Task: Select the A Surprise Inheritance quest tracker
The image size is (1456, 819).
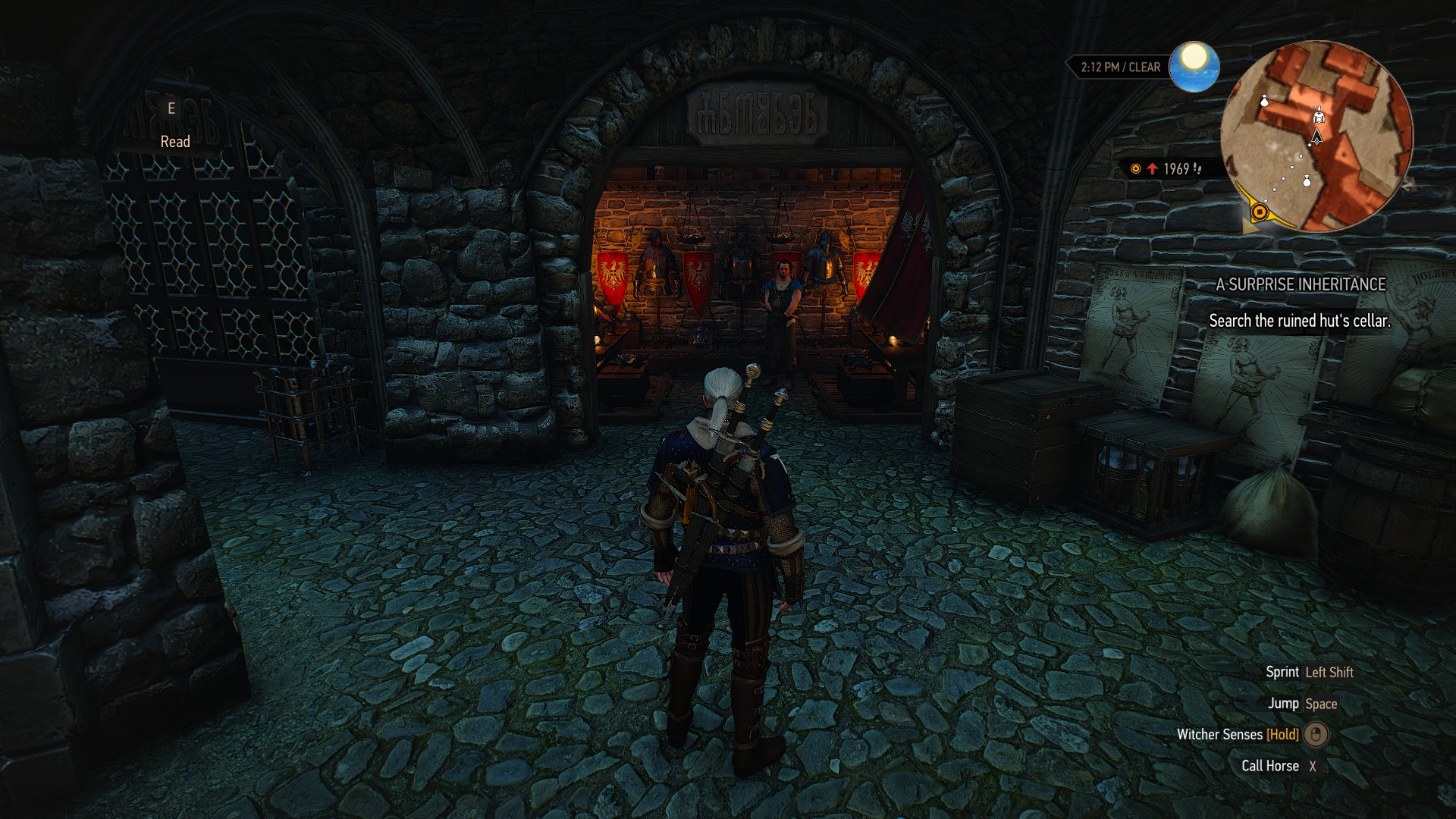Action: [x=1301, y=284]
